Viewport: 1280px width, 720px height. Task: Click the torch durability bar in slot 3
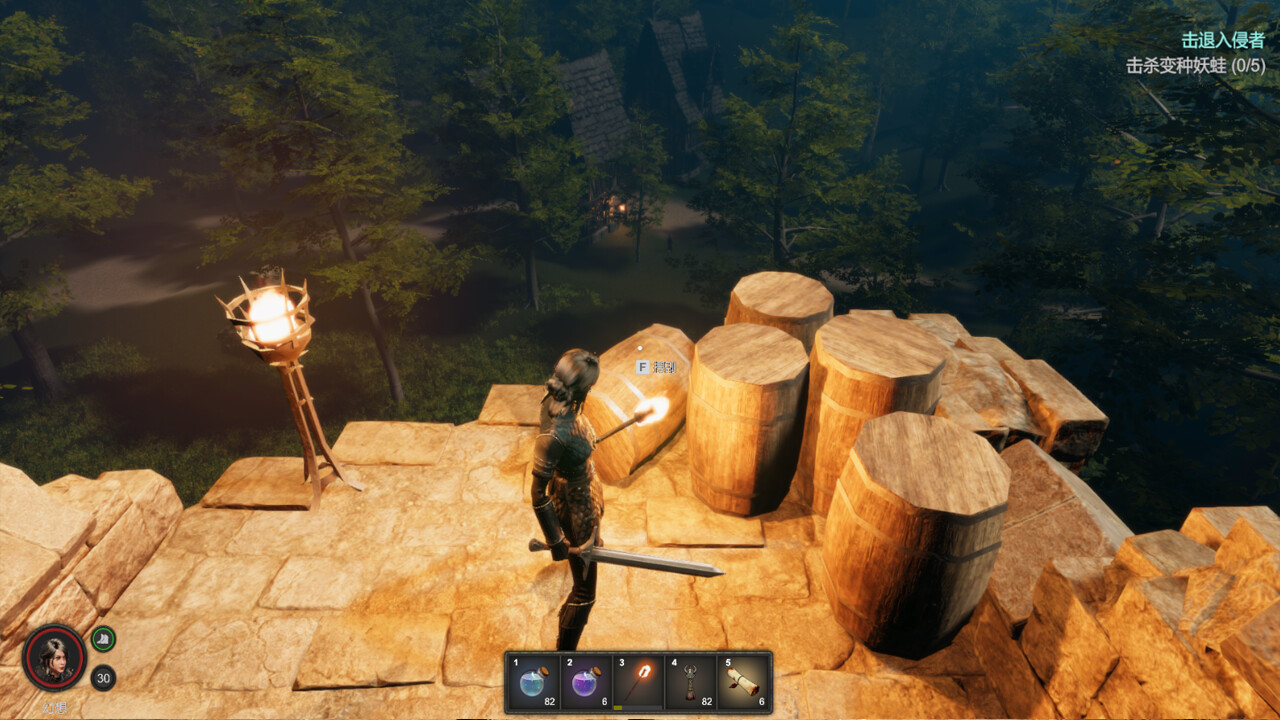point(637,707)
